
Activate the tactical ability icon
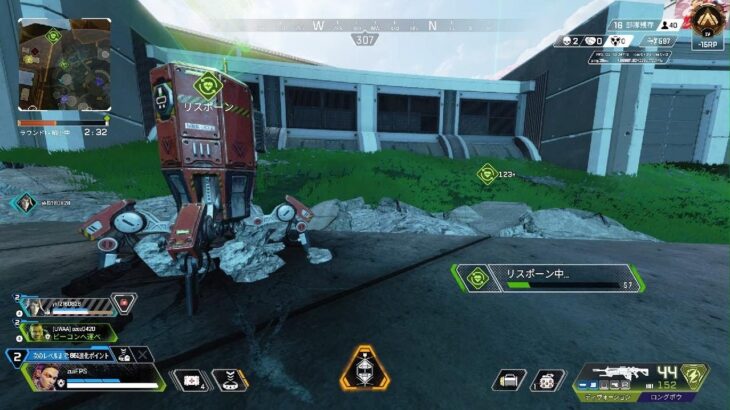pyautogui.click(x=231, y=380)
